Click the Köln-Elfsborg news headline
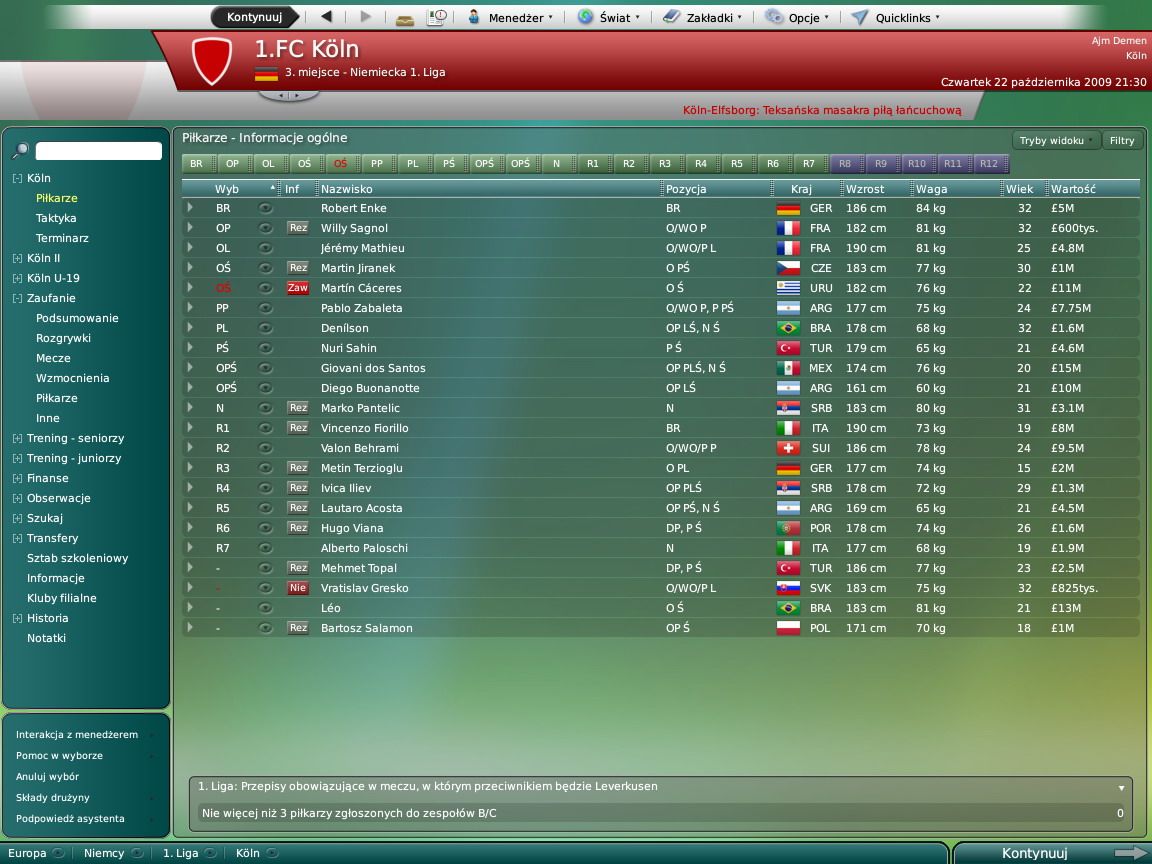Image resolution: width=1152 pixels, height=864 pixels. (821, 111)
